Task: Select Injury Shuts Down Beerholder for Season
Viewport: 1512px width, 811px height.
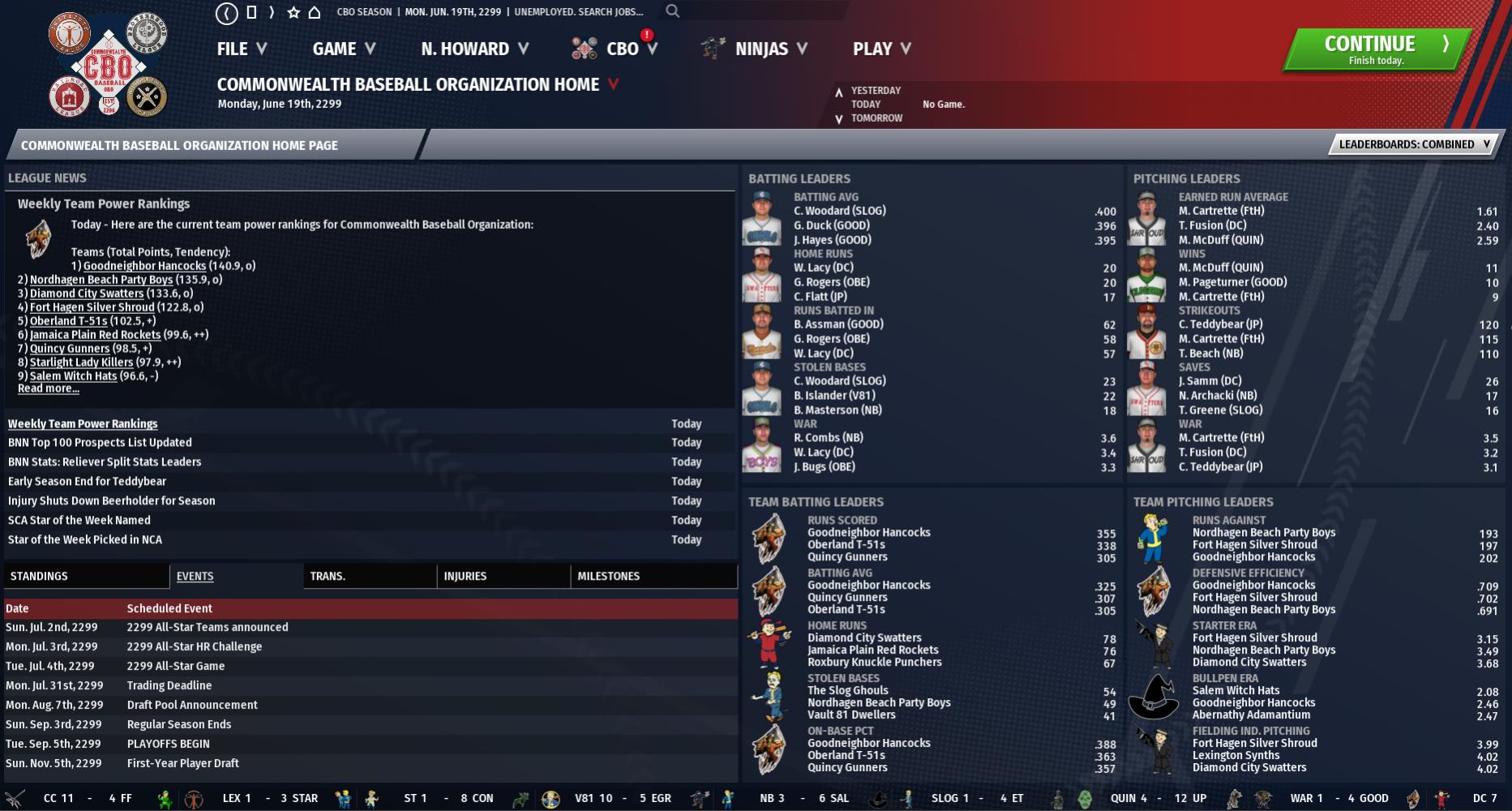Action: [112, 501]
